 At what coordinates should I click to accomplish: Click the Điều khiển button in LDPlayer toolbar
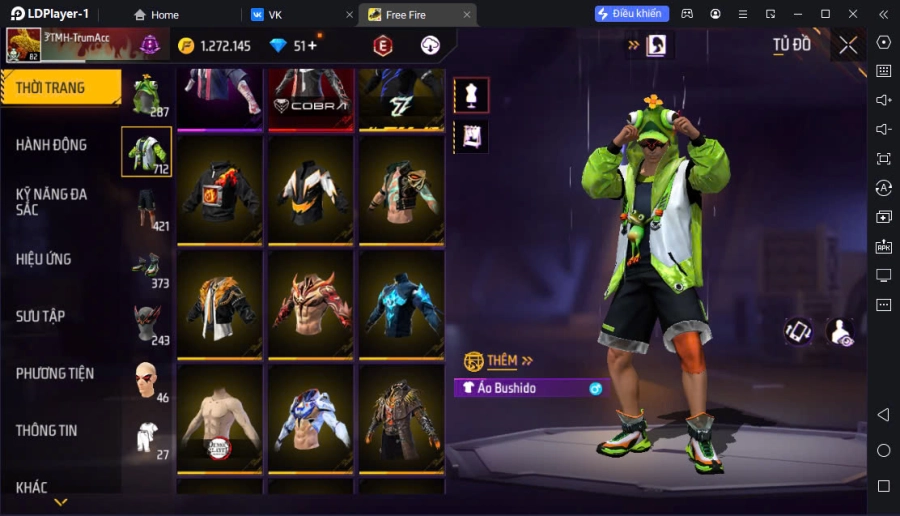[x=631, y=14]
